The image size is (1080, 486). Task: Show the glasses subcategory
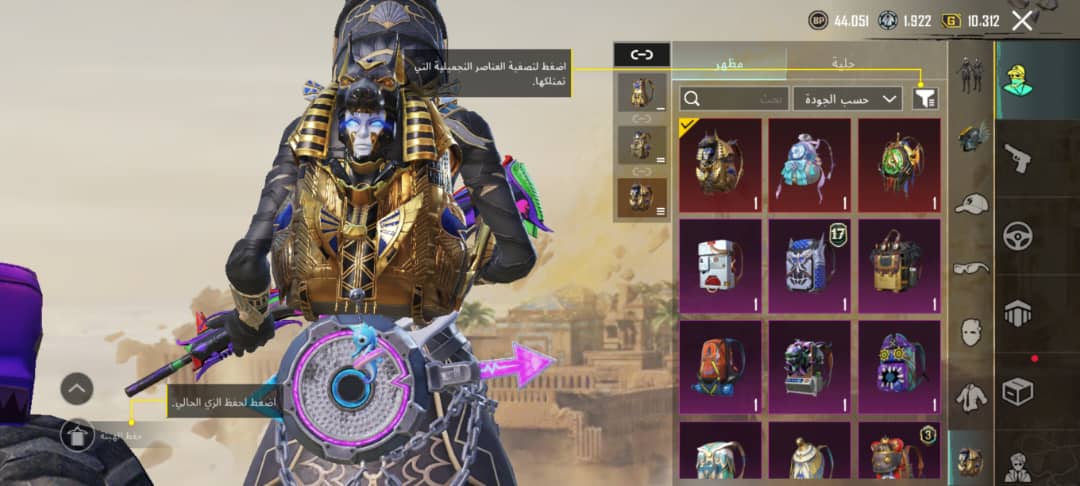pos(970,267)
